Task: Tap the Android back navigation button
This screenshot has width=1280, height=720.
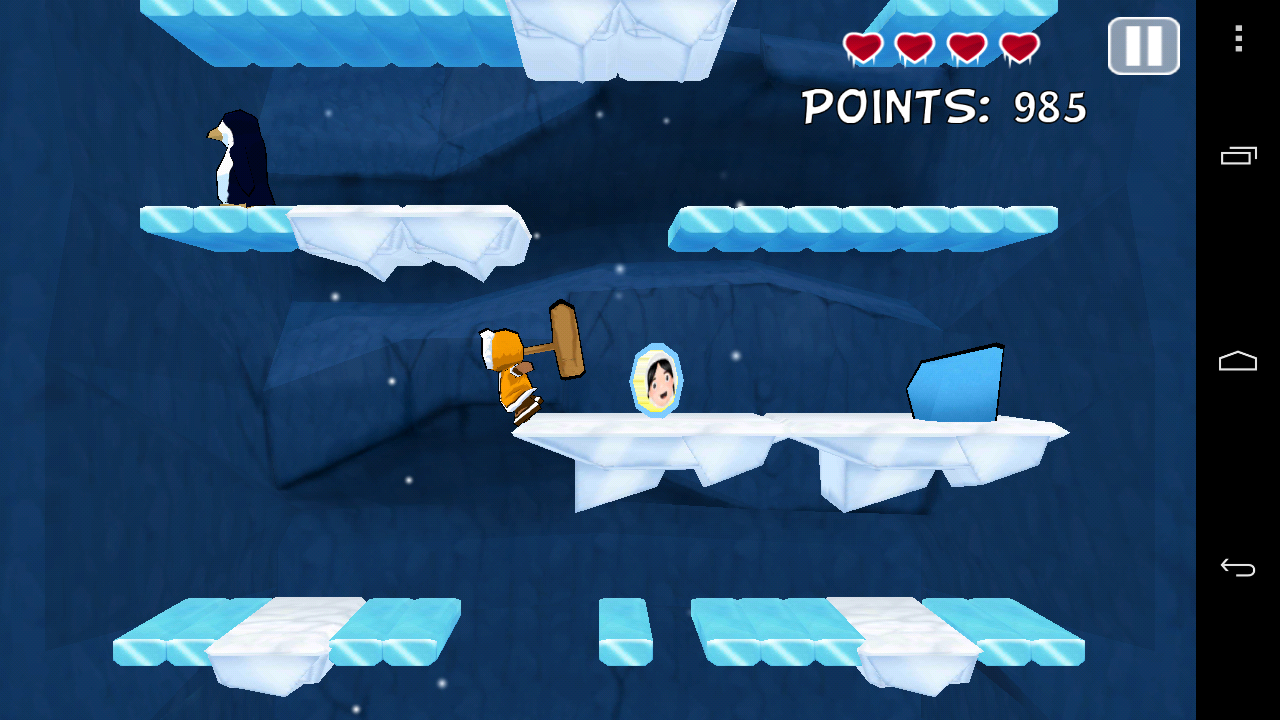Action: [1238, 568]
